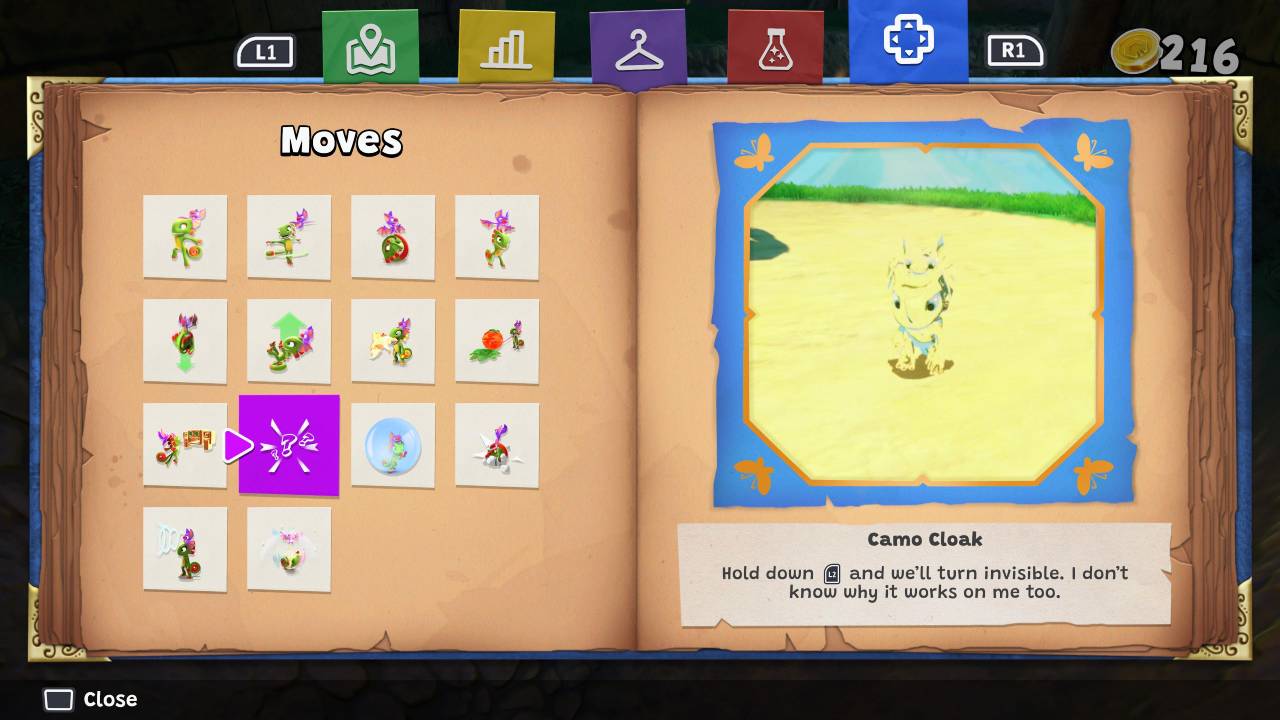Select the Reptile Roll curled-ball move icon

pos(393,237)
